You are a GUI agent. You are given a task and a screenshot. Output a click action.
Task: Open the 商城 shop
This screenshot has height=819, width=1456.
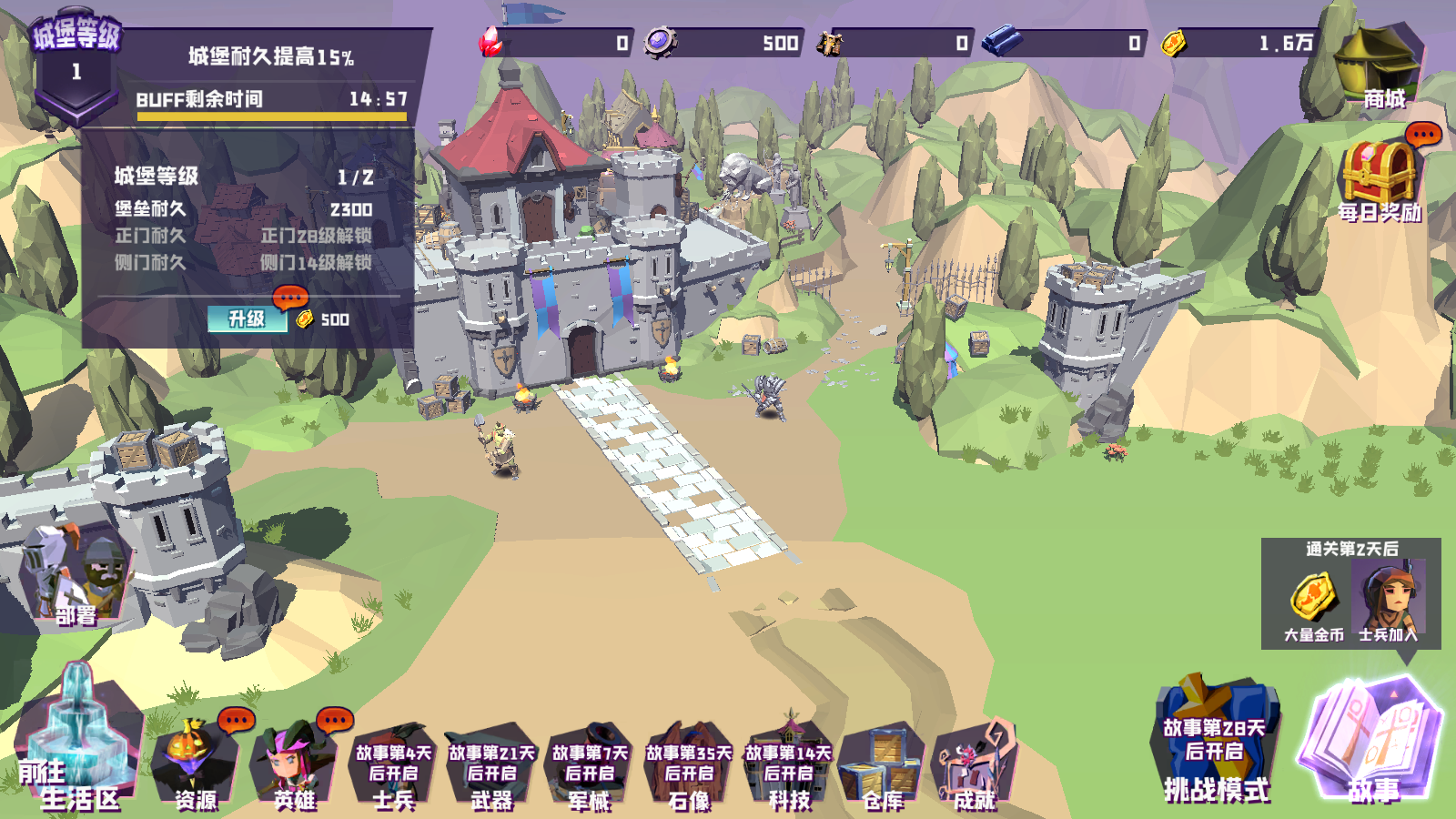tap(1378, 68)
